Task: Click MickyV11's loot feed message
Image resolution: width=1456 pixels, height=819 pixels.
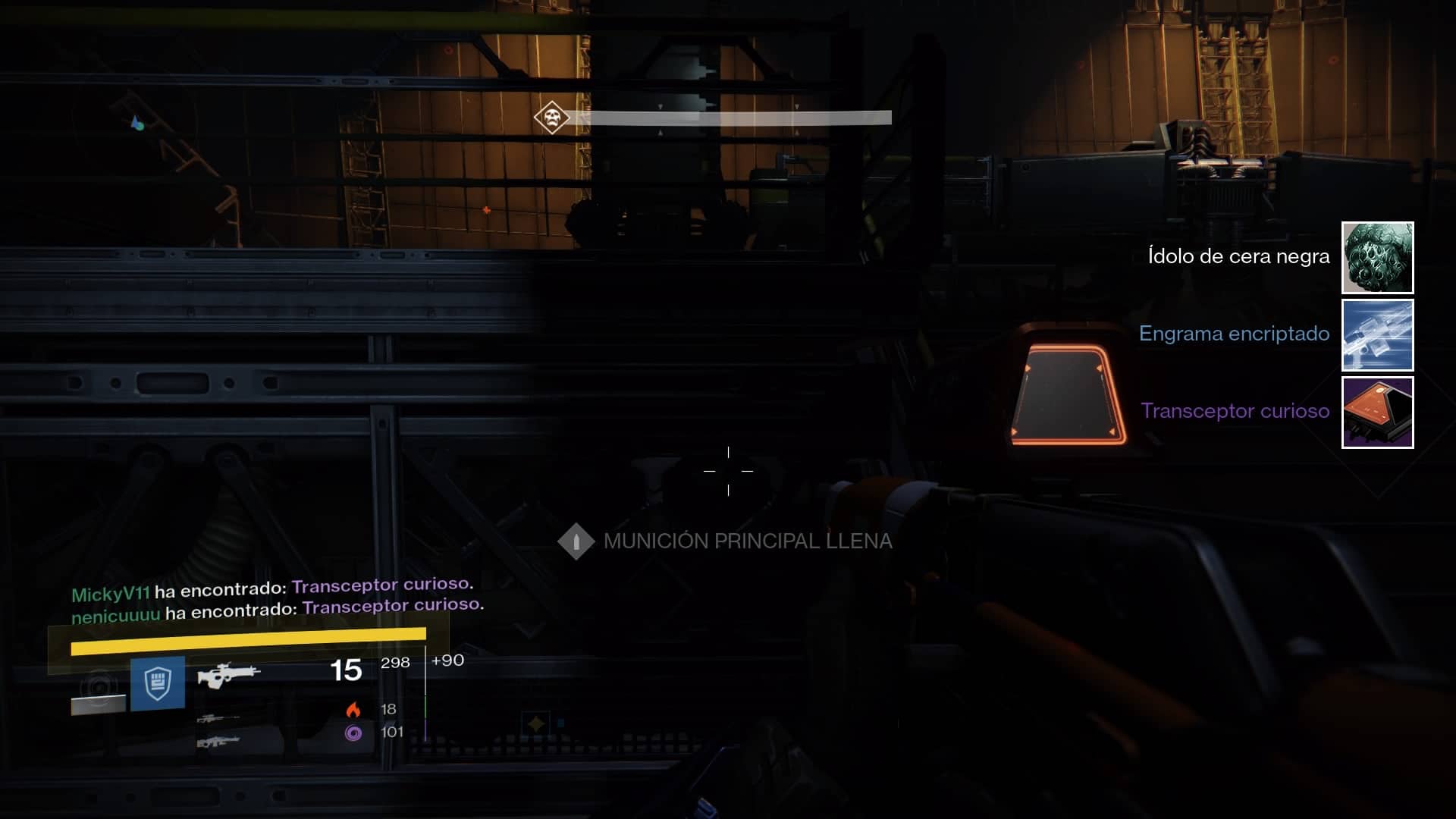Action: pyautogui.click(x=272, y=588)
